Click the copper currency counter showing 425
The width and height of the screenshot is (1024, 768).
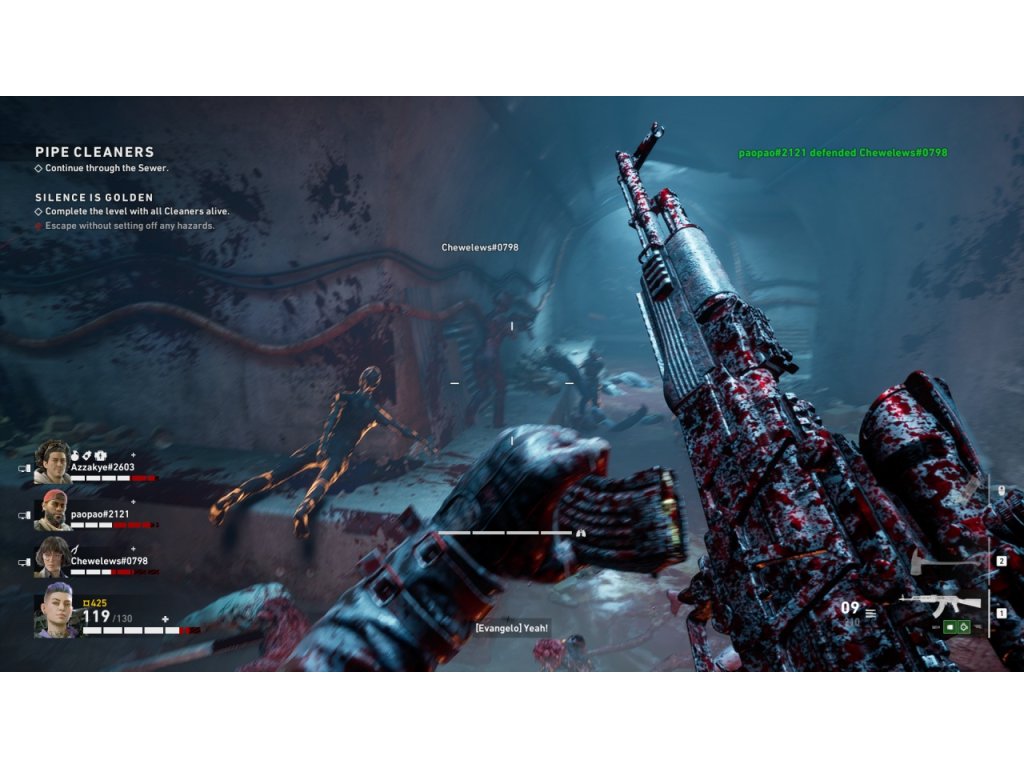pyautogui.click(x=95, y=603)
